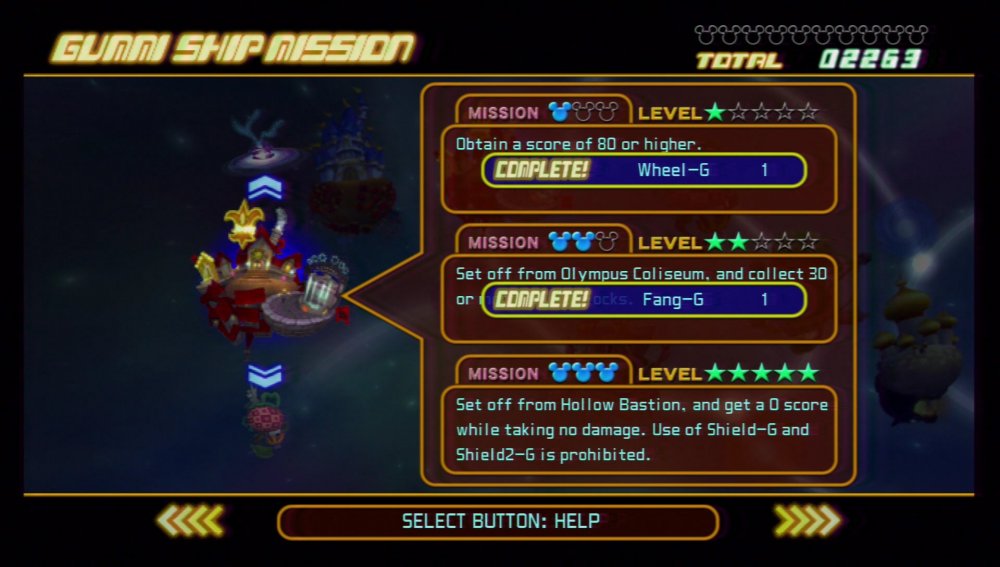Go to previous page with left arrows
This screenshot has width=1000, height=567.
click(x=191, y=520)
